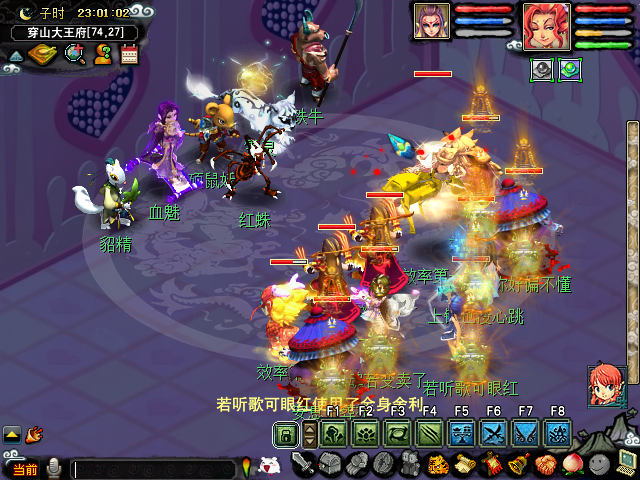Activate the F1 skill slot
Viewport: 640px width, 480px height.
tap(334, 433)
